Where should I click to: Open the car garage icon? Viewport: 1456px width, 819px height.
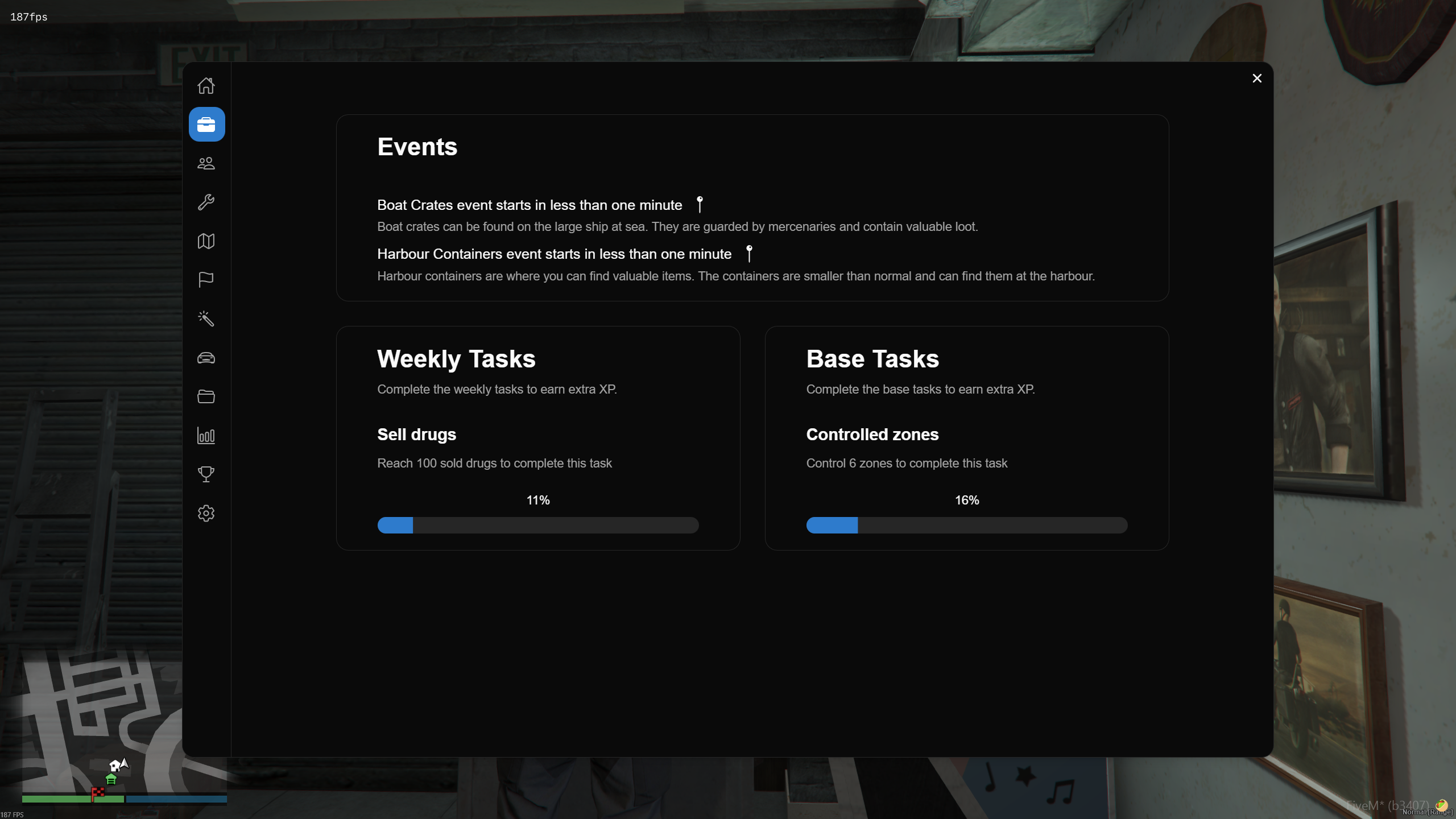206,358
